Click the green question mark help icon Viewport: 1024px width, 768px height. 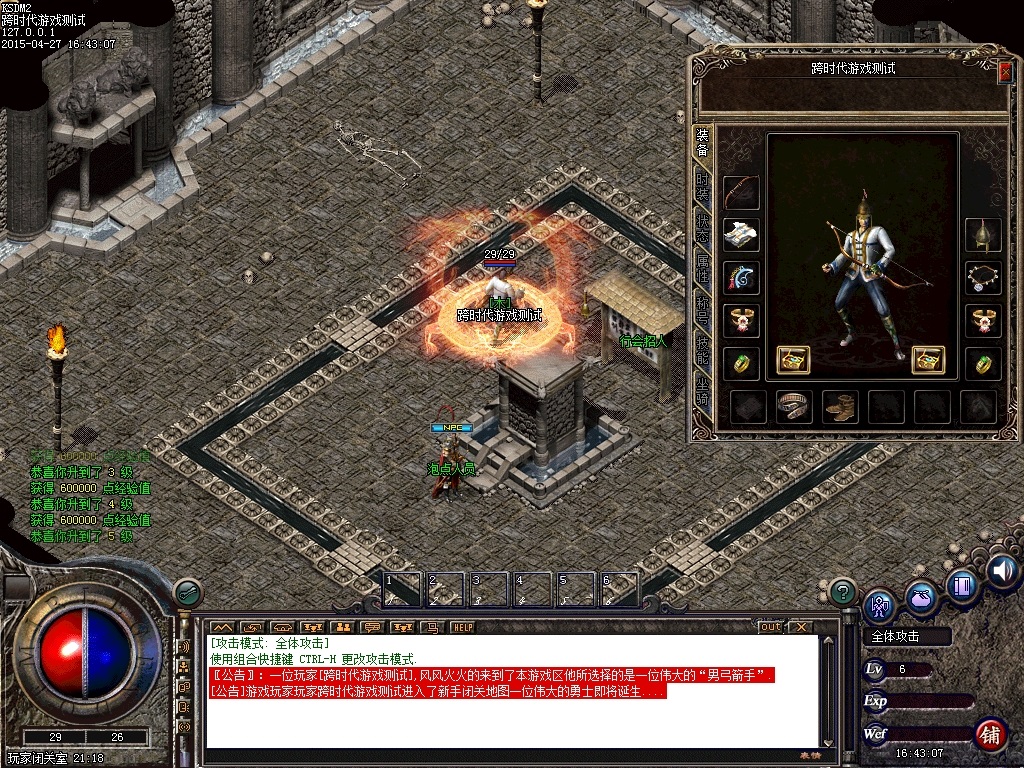[x=843, y=591]
